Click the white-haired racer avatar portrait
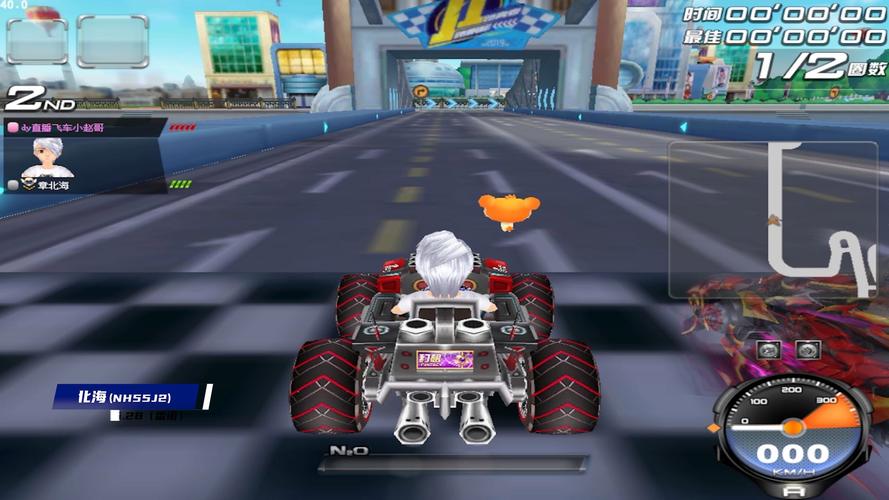This screenshot has height=500, width=889. pyautogui.click(x=46, y=157)
